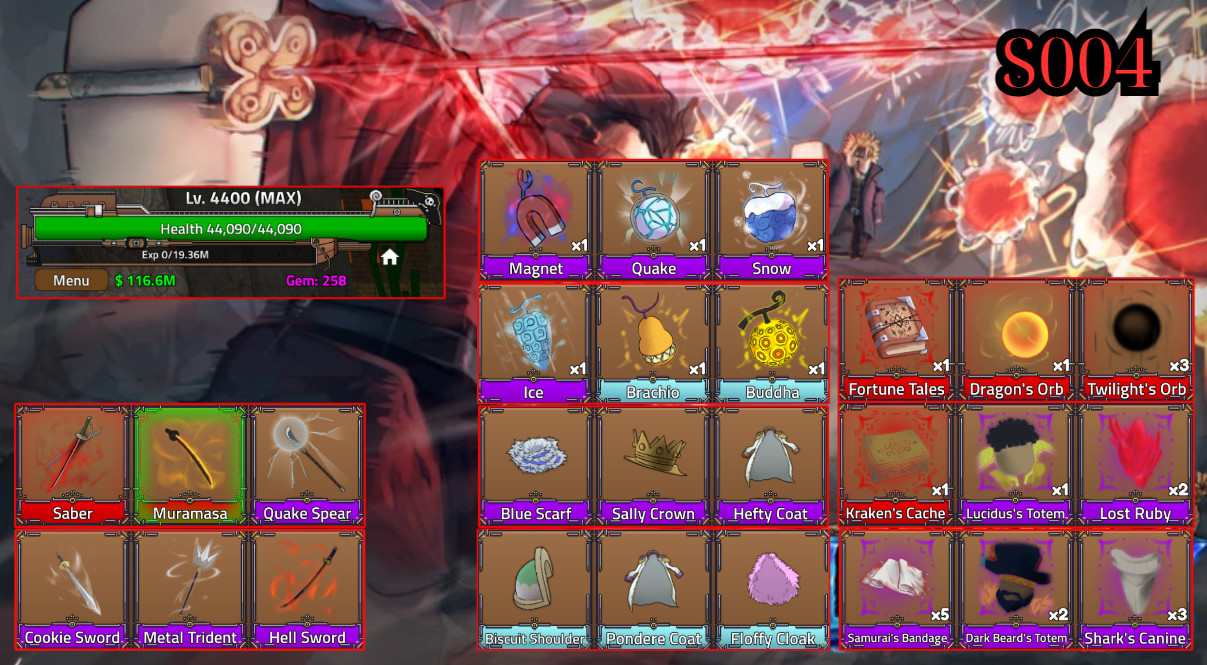Select the Sally Crown accessory
The width and height of the screenshot is (1207, 665).
tap(653, 464)
